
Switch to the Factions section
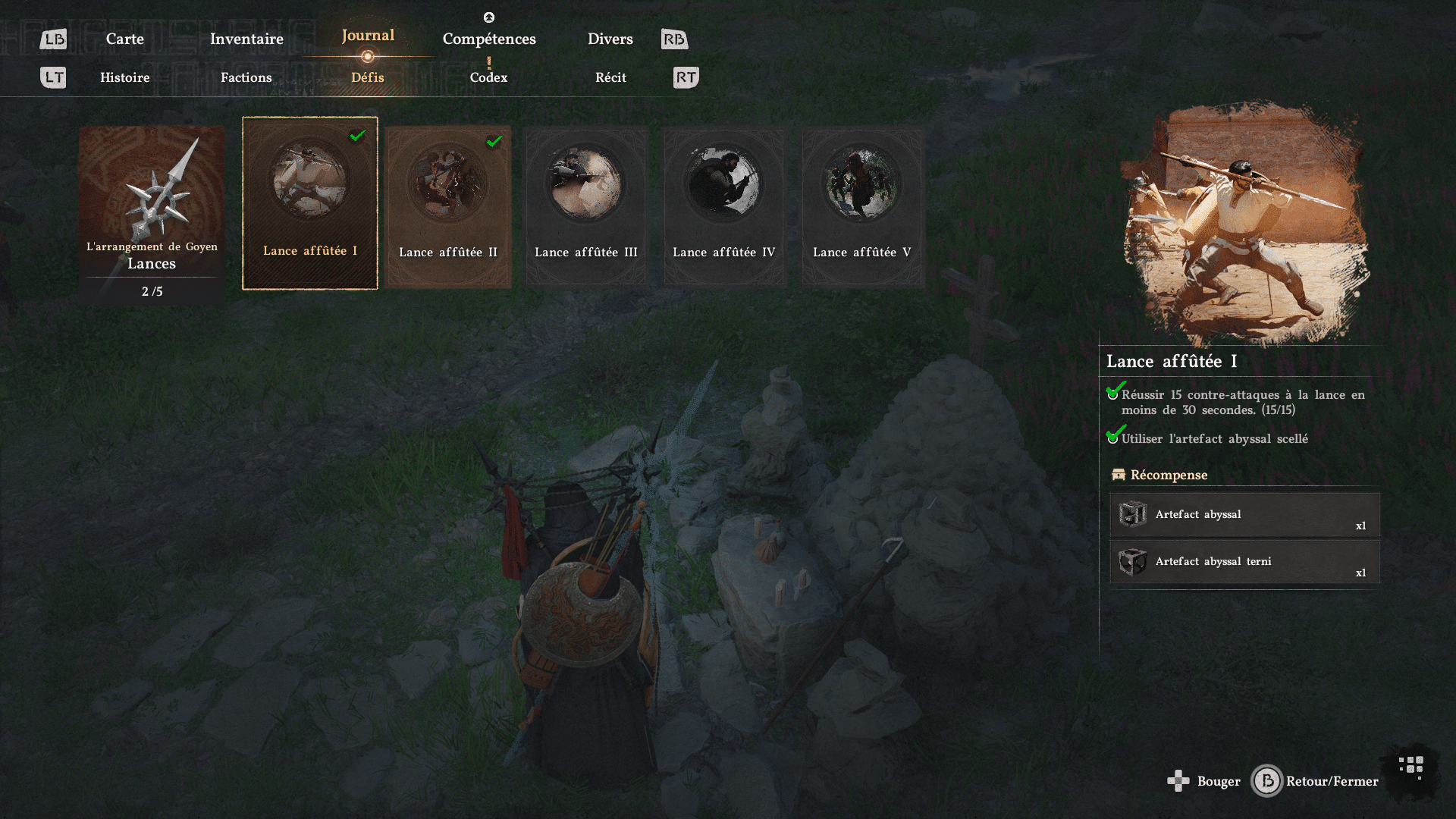coord(246,77)
